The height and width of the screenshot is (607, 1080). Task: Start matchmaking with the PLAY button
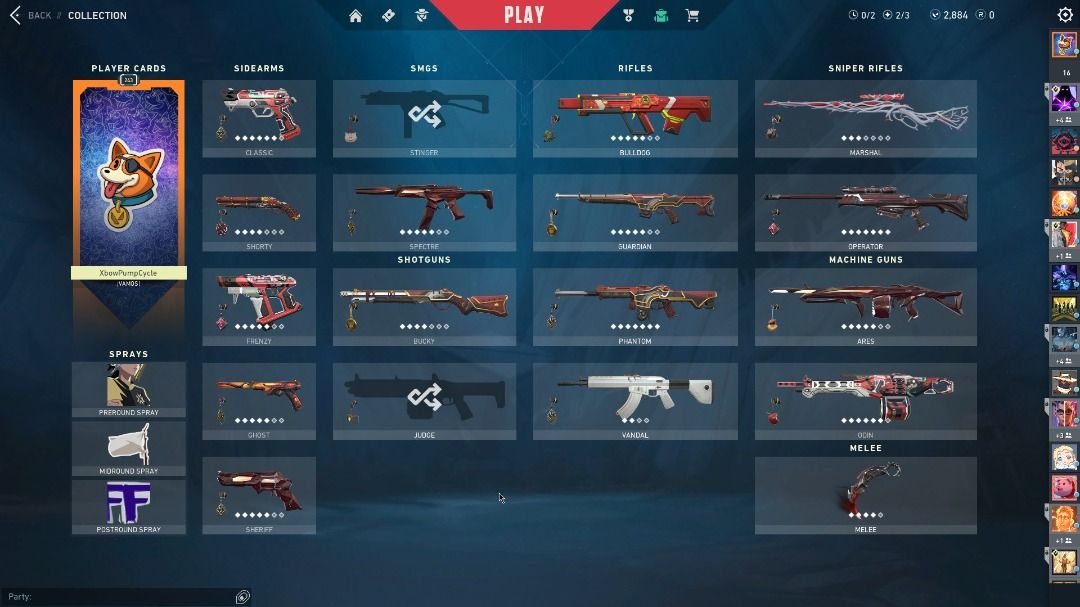(524, 15)
